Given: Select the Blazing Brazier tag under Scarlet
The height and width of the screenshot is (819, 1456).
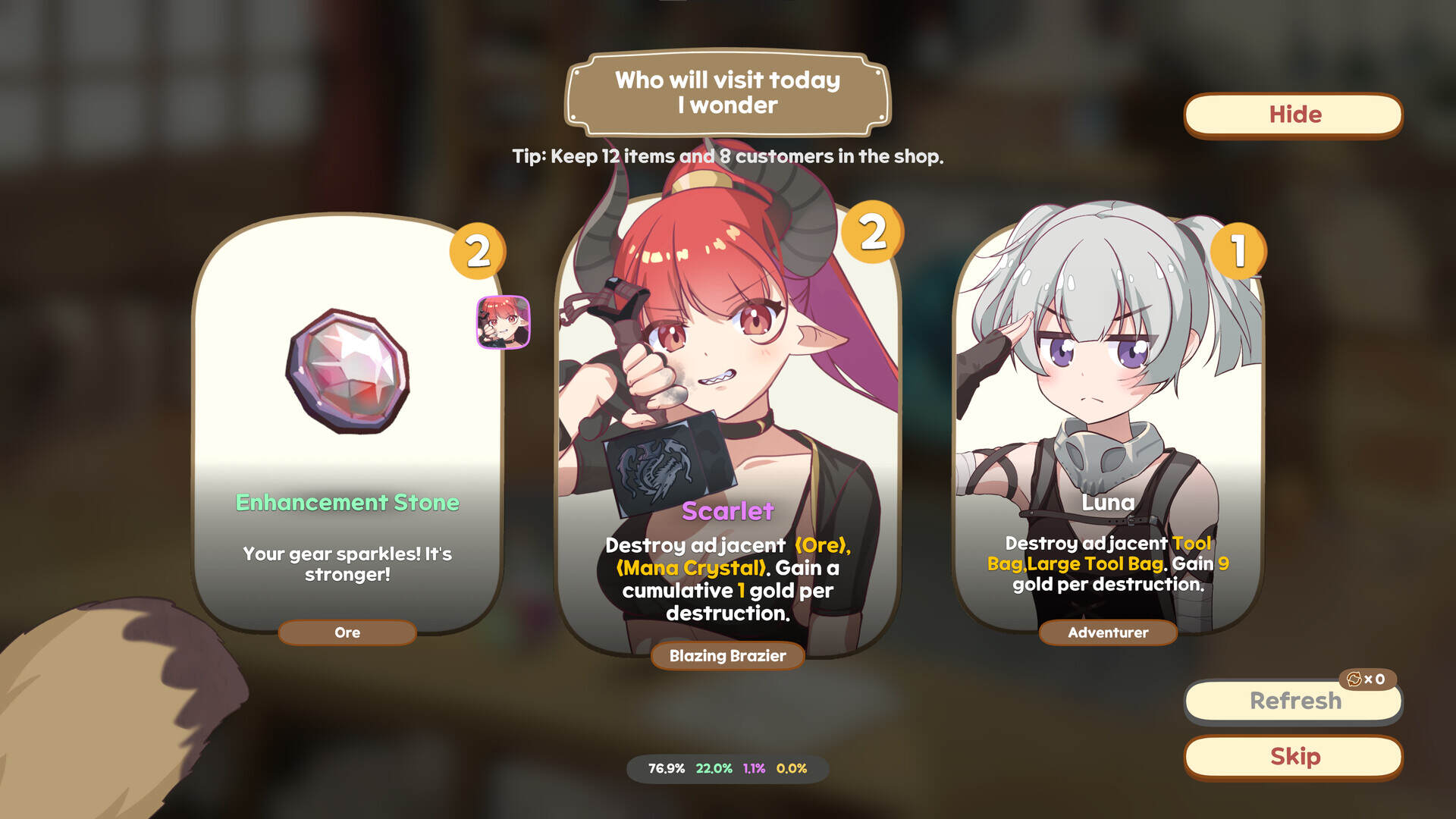Looking at the screenshot, I should tap(726, 656).
